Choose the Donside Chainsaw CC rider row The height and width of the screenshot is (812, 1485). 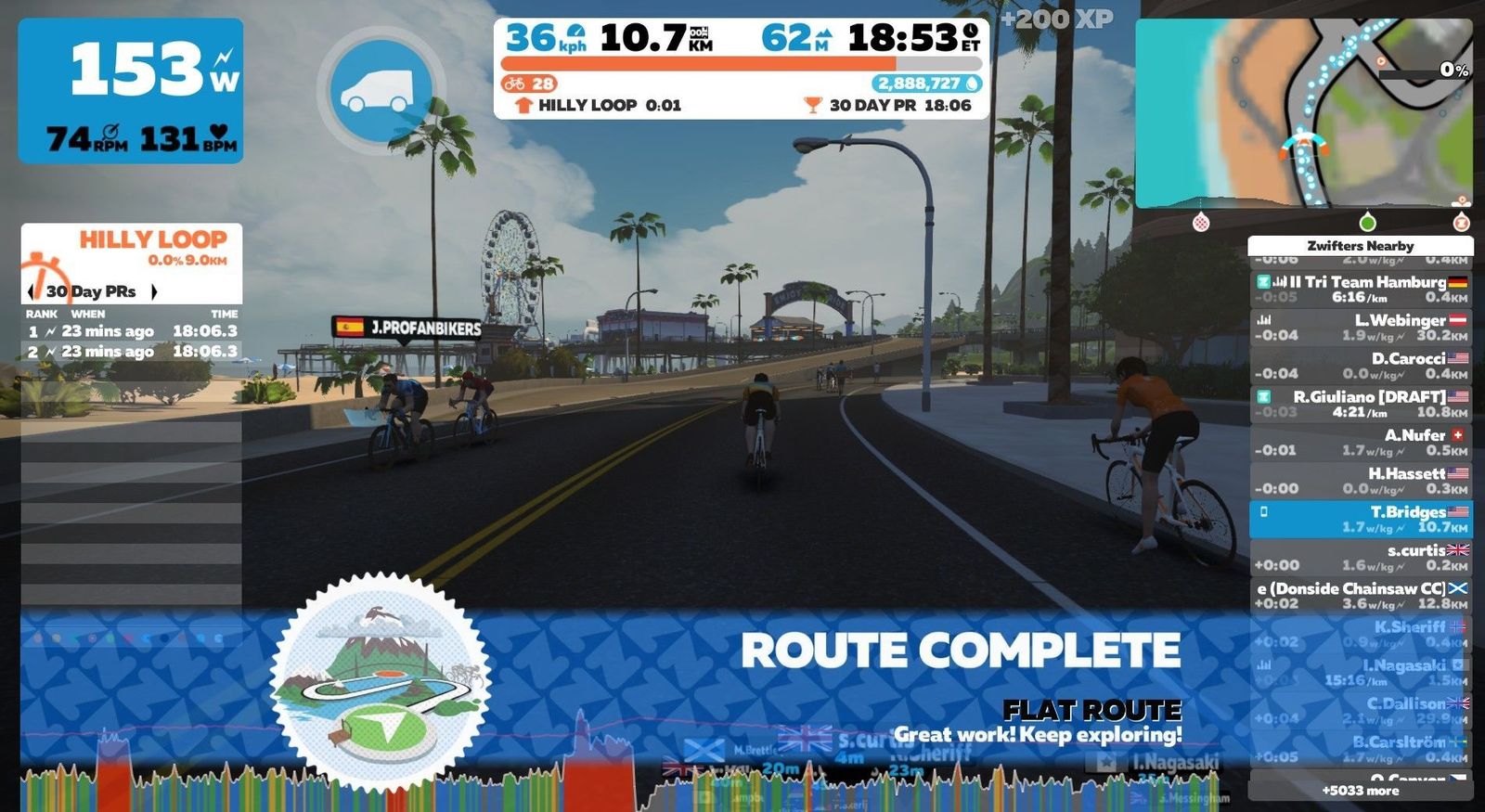1361,596
